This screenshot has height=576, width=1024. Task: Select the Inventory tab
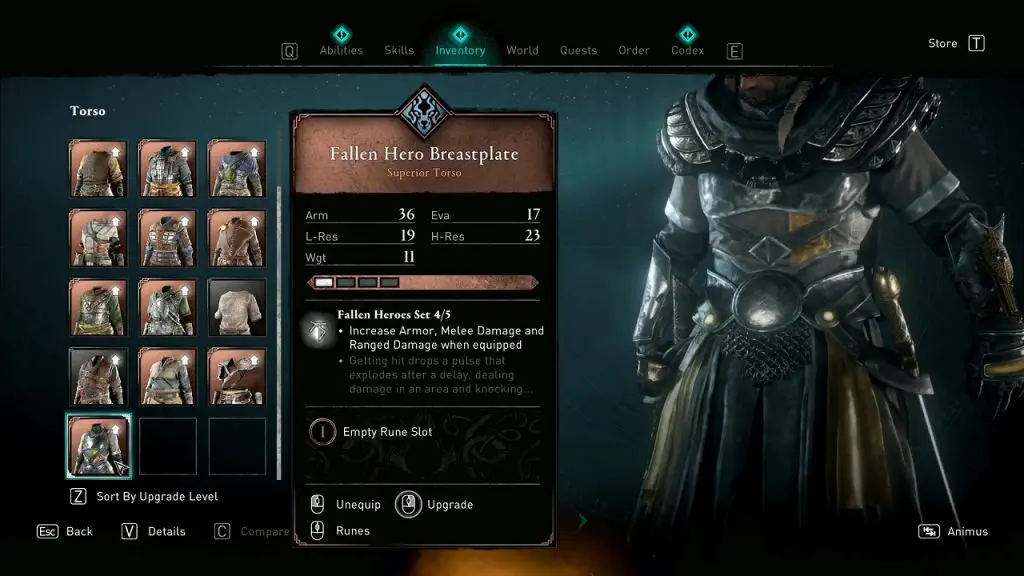460,50
